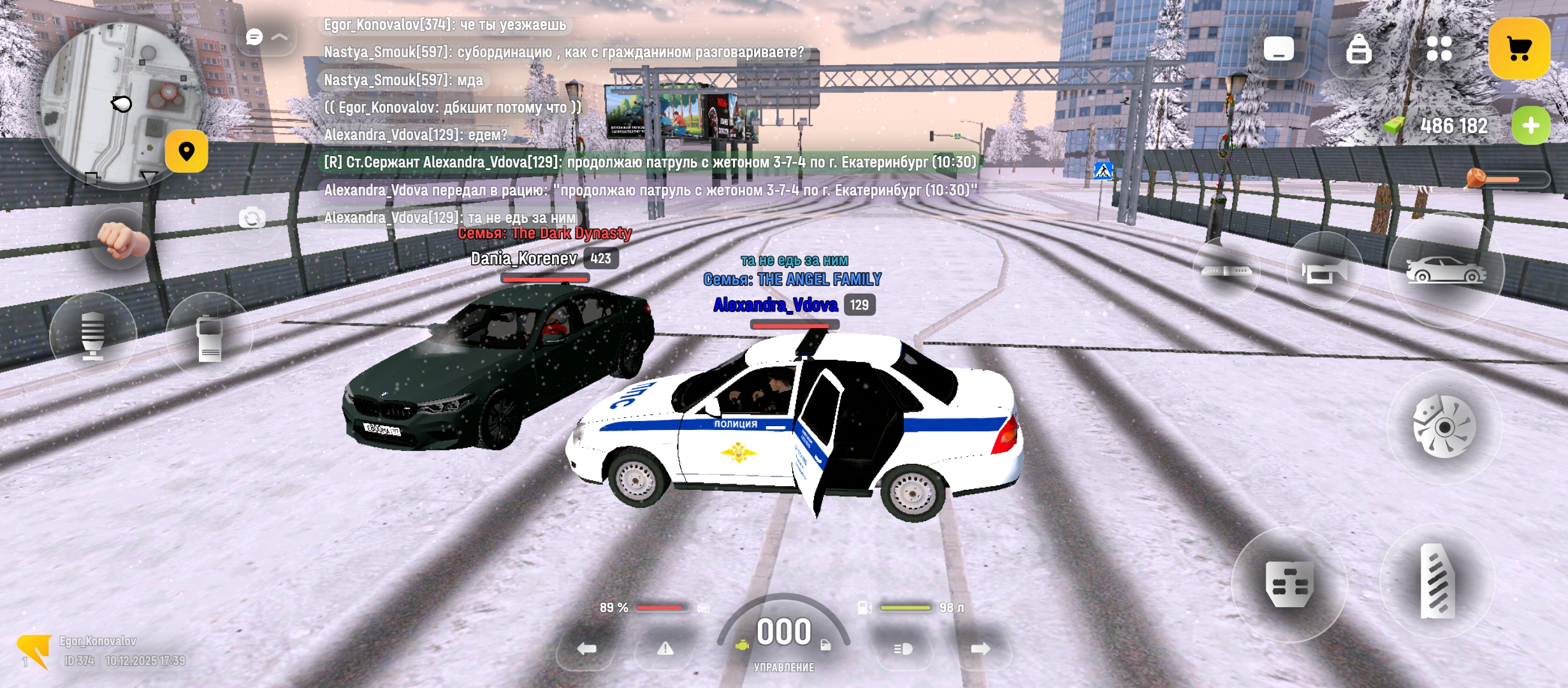Turn on the left turn signal

(x=586, y=649)
